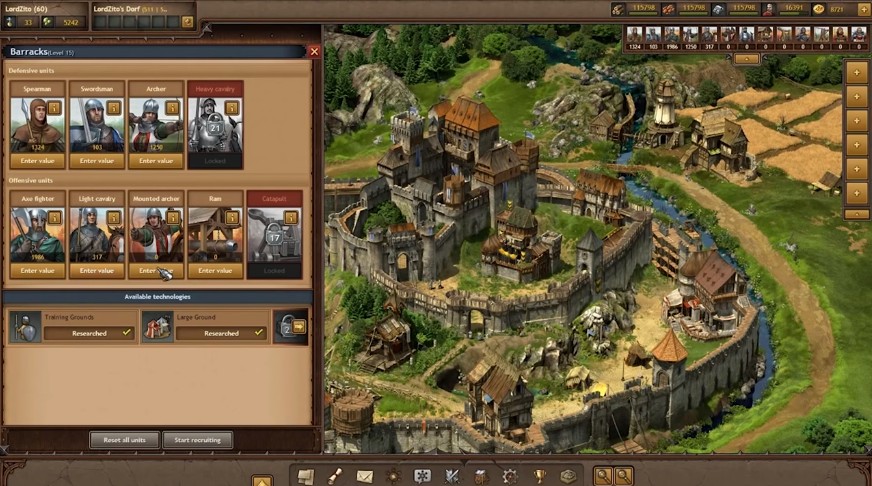Open the gear settings icon
This screenshot has width=872, height=486.
[510, 476]
